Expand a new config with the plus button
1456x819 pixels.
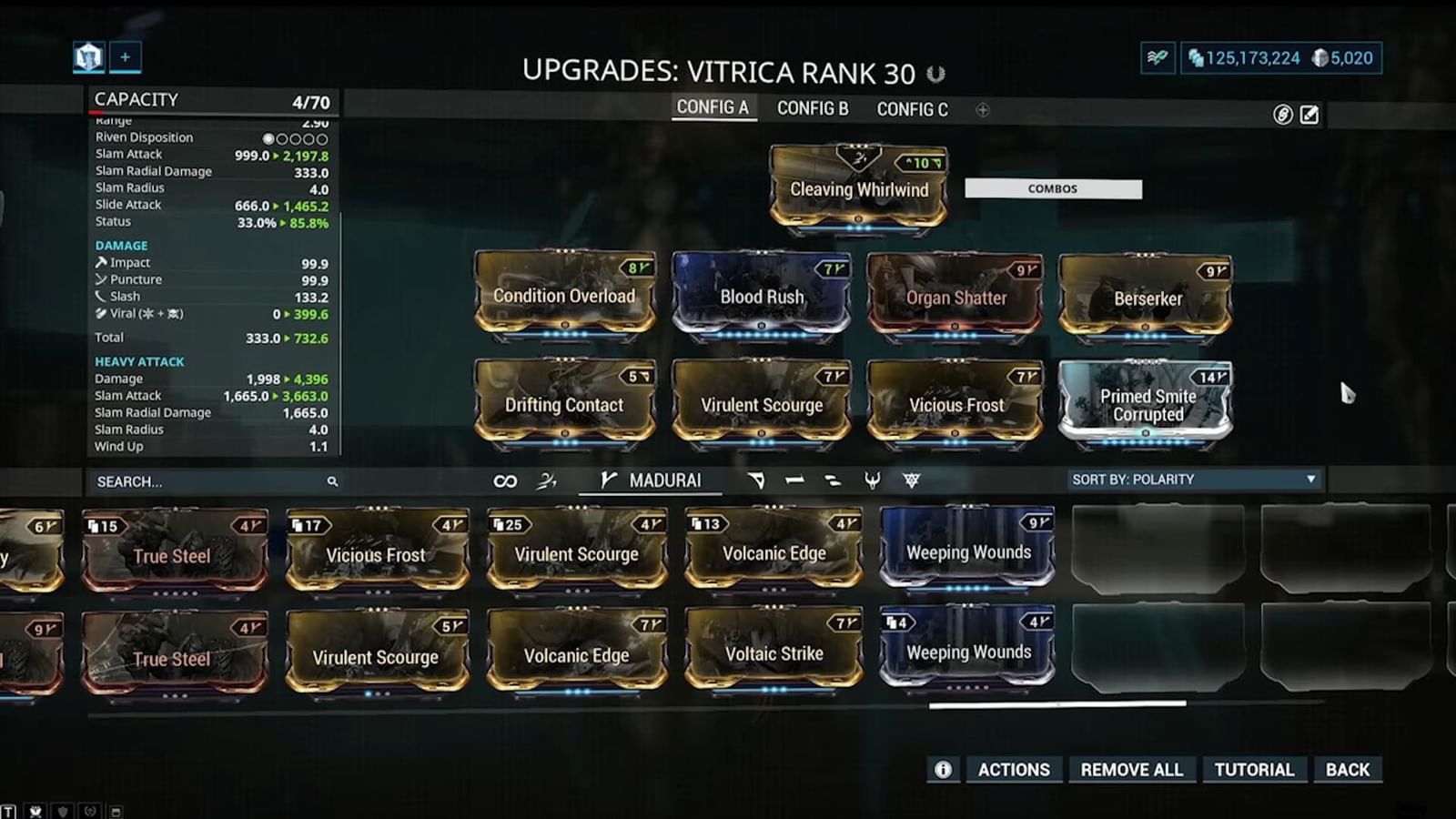[982, 109]
